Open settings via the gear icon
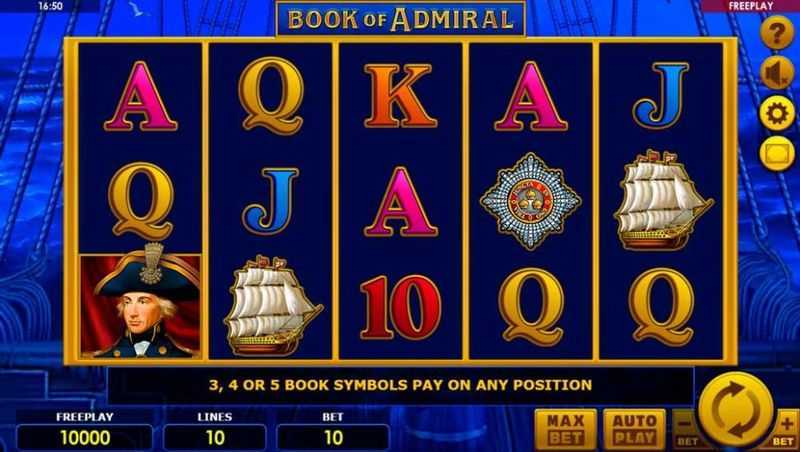This screenshot has height=452, width=800. click(776, 113)
